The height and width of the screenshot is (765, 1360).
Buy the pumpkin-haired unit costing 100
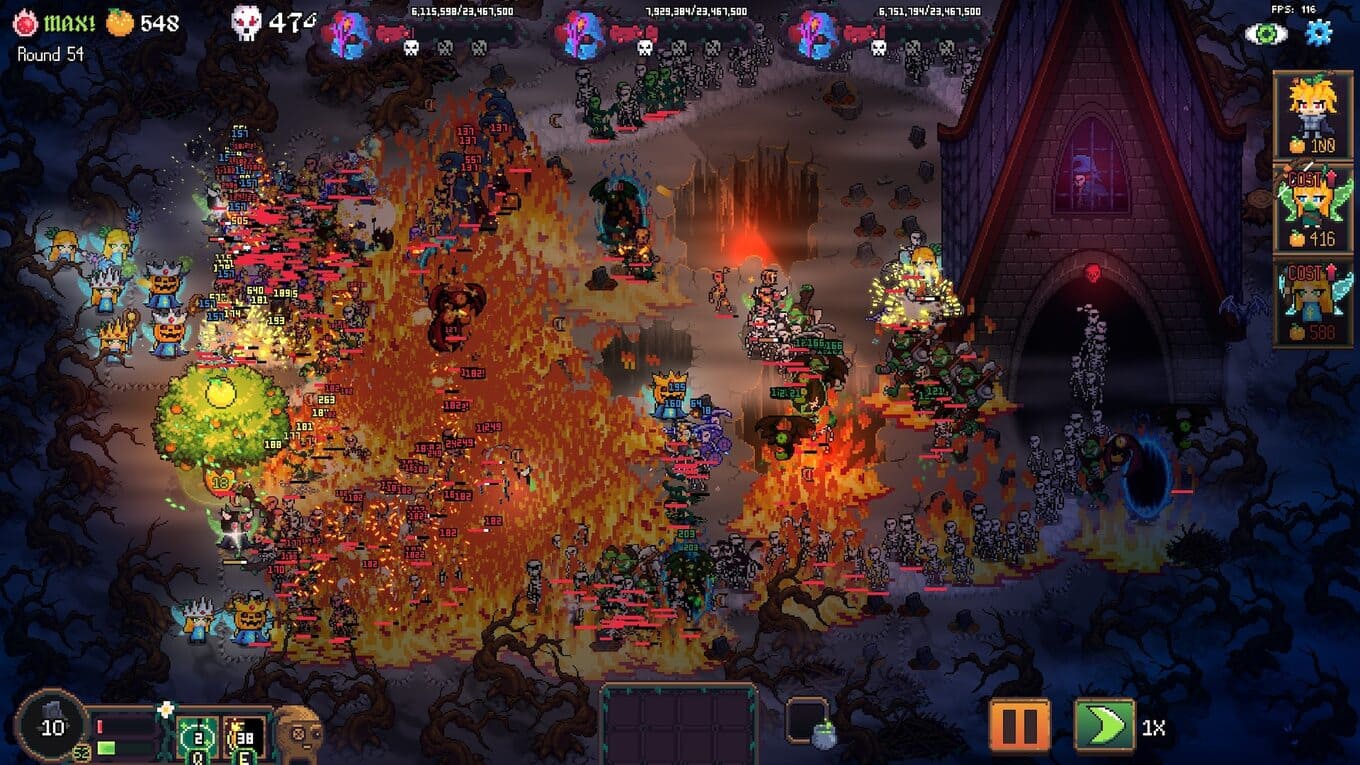pyautogui.click(x=1313, y=114)
